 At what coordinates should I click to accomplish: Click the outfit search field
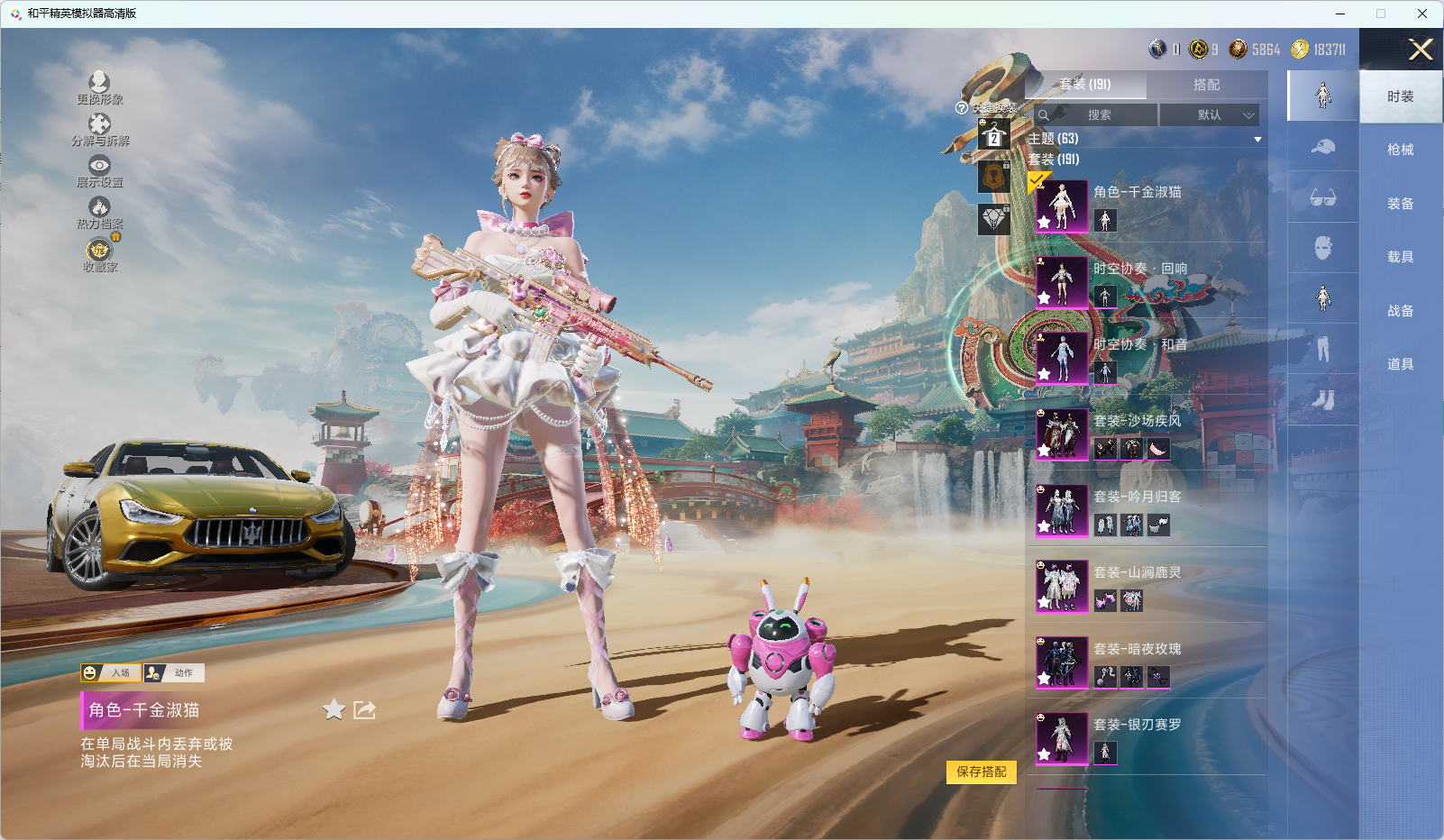pos(1098,114)
